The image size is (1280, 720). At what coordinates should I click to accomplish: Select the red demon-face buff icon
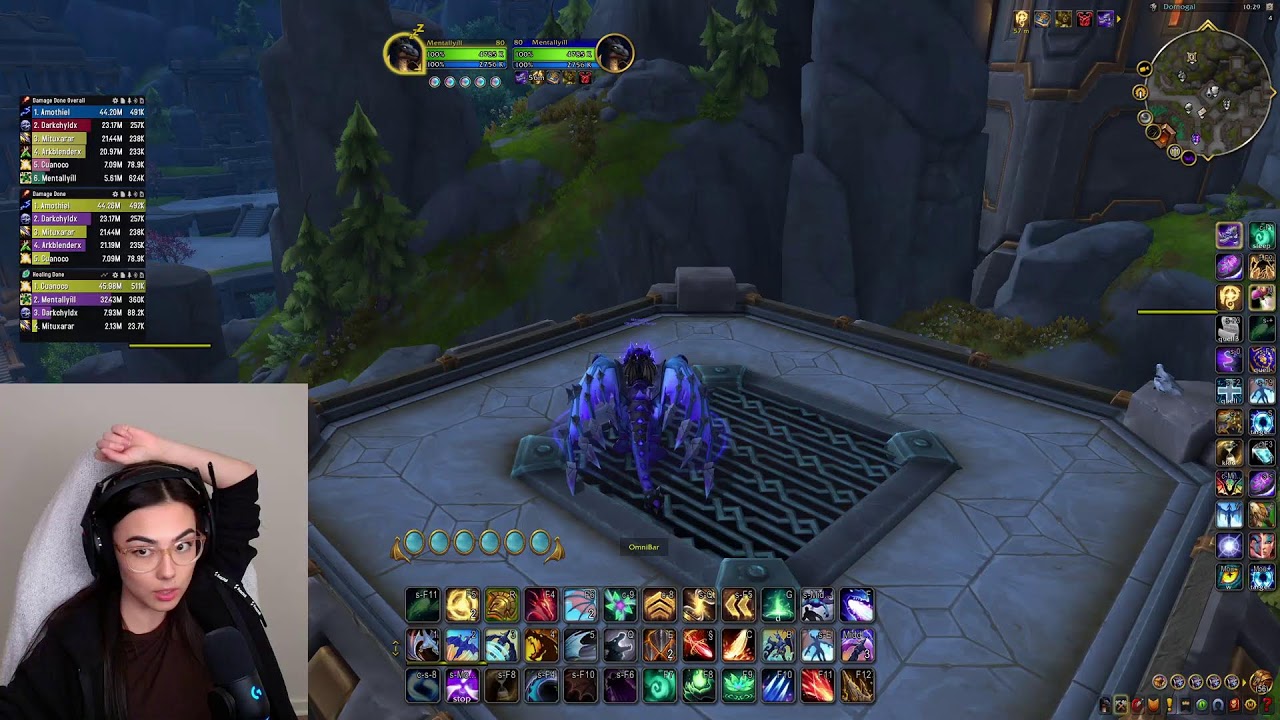pyautogui.click(x=1084, y=19)
